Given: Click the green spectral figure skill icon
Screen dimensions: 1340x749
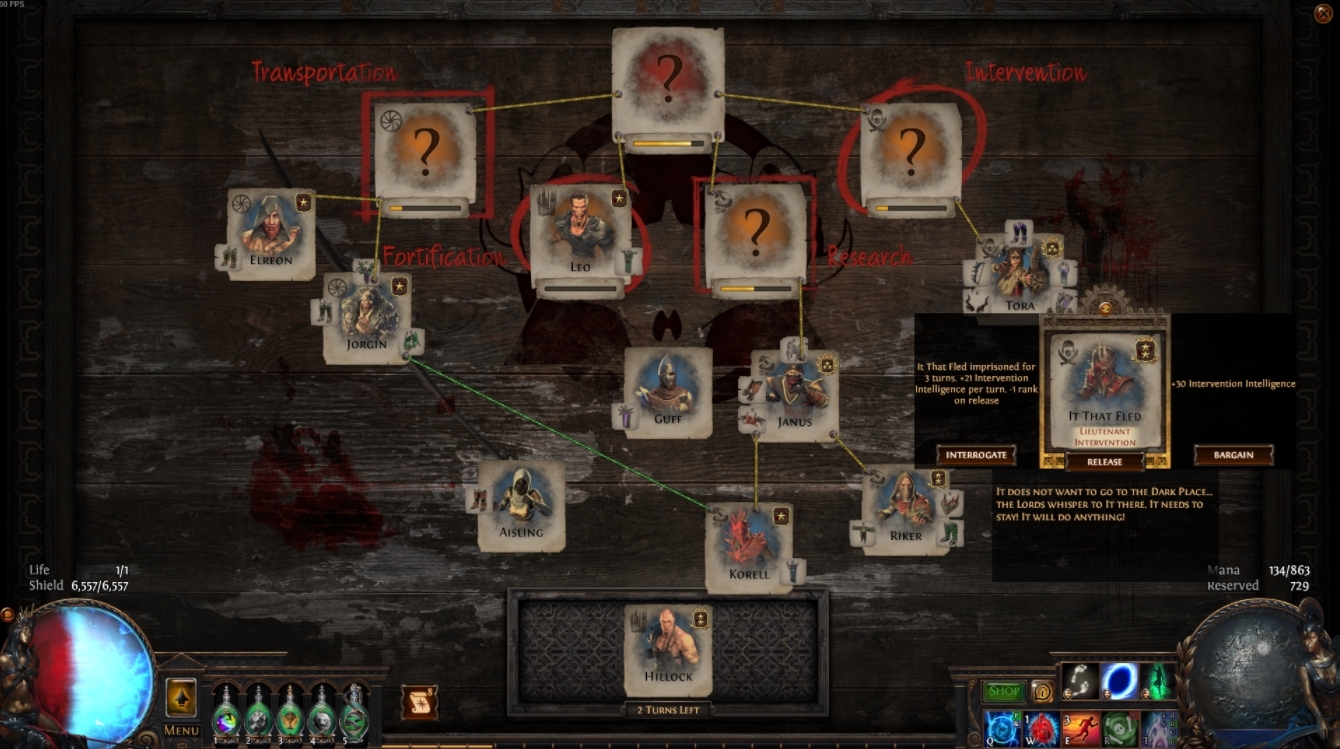Looking at the screenshot, I should (1159, 680).
